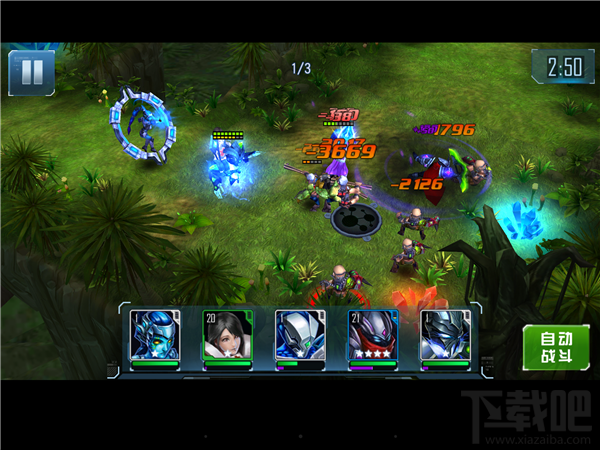
Task: Select the blue-skinned yellow-eyed hero portrait
Action: 155,336
